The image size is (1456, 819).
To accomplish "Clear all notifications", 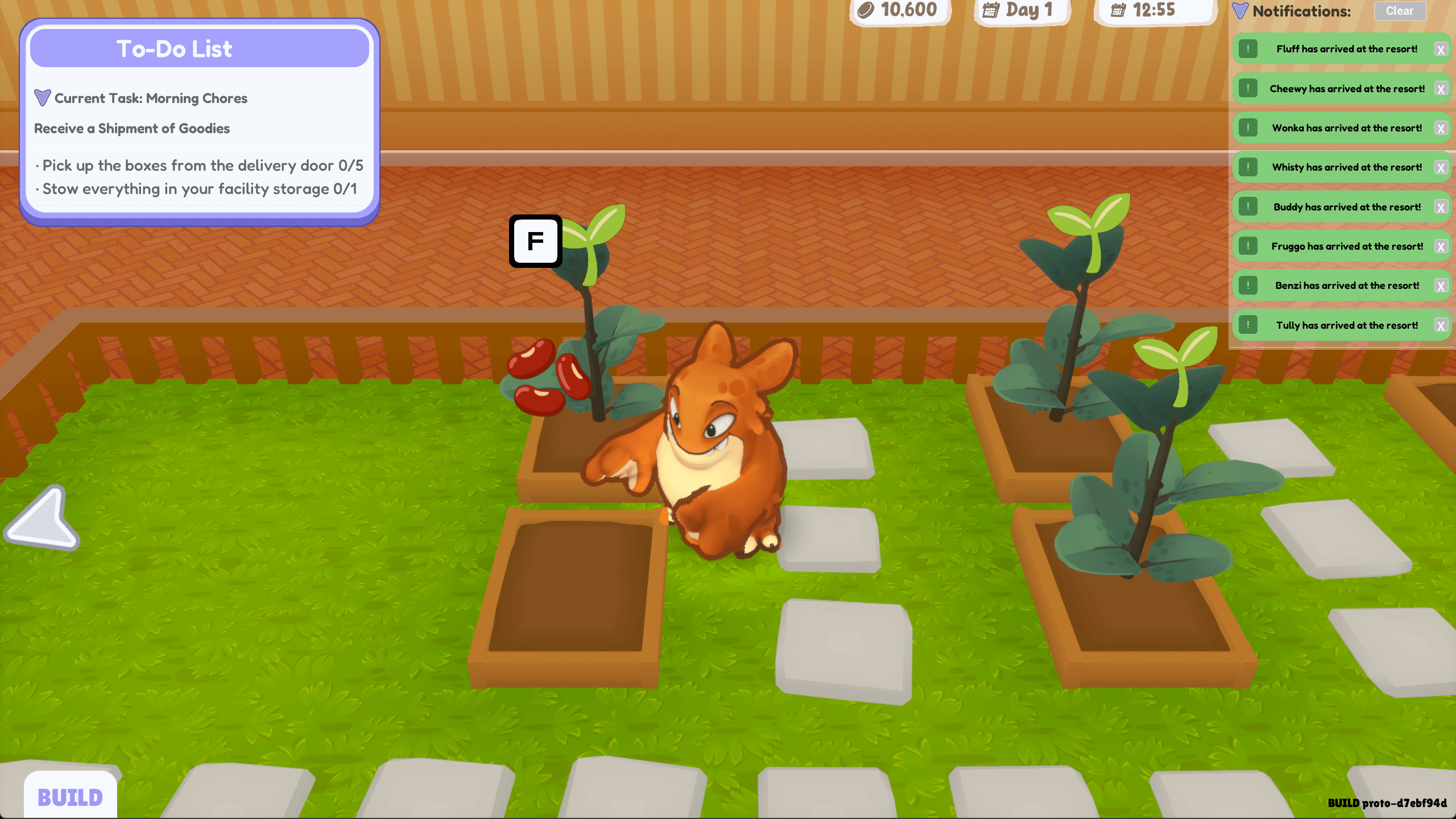I will tap(1399, 11).
